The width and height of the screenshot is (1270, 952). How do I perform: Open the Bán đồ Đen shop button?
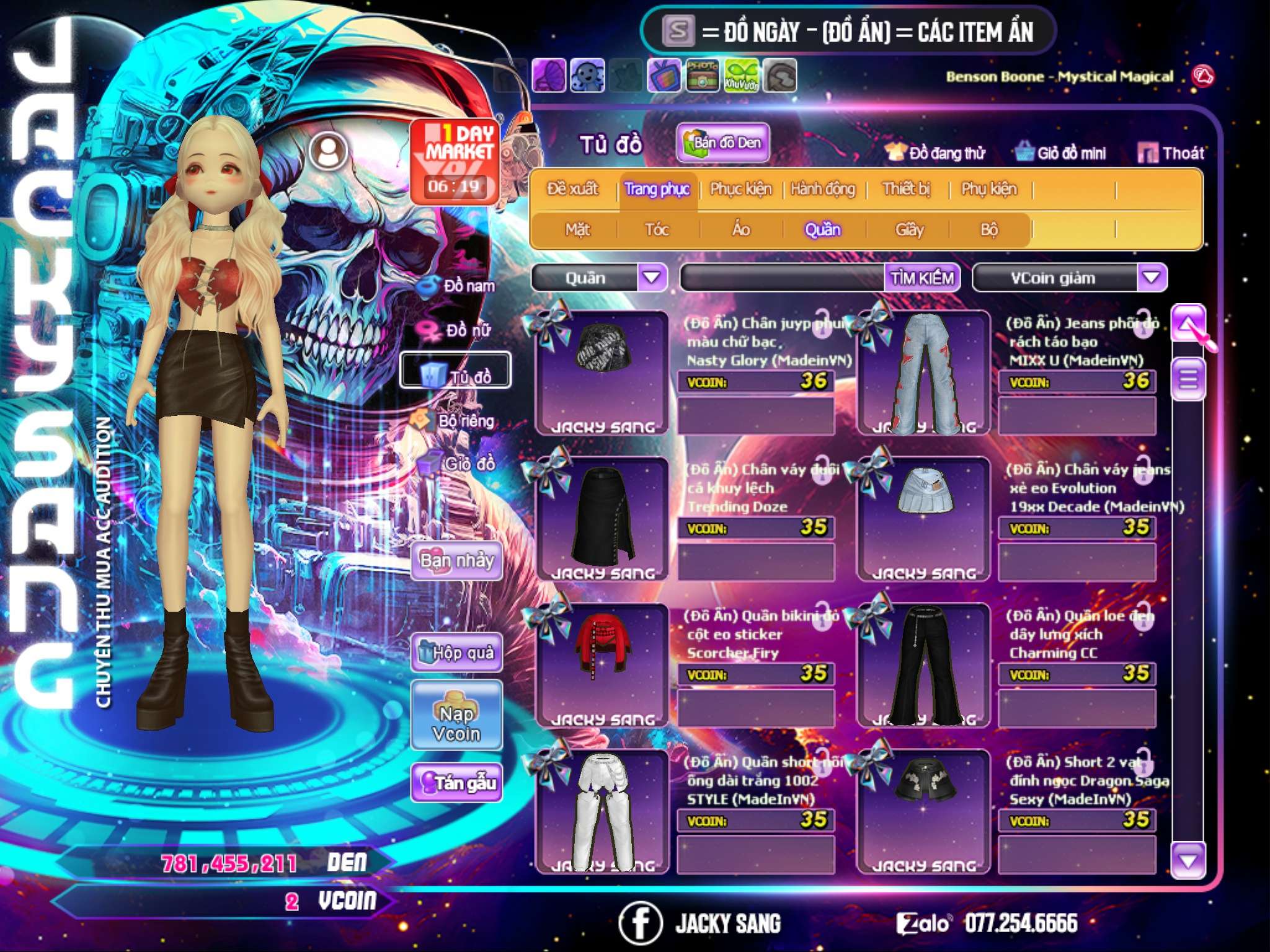coord(722,143)
